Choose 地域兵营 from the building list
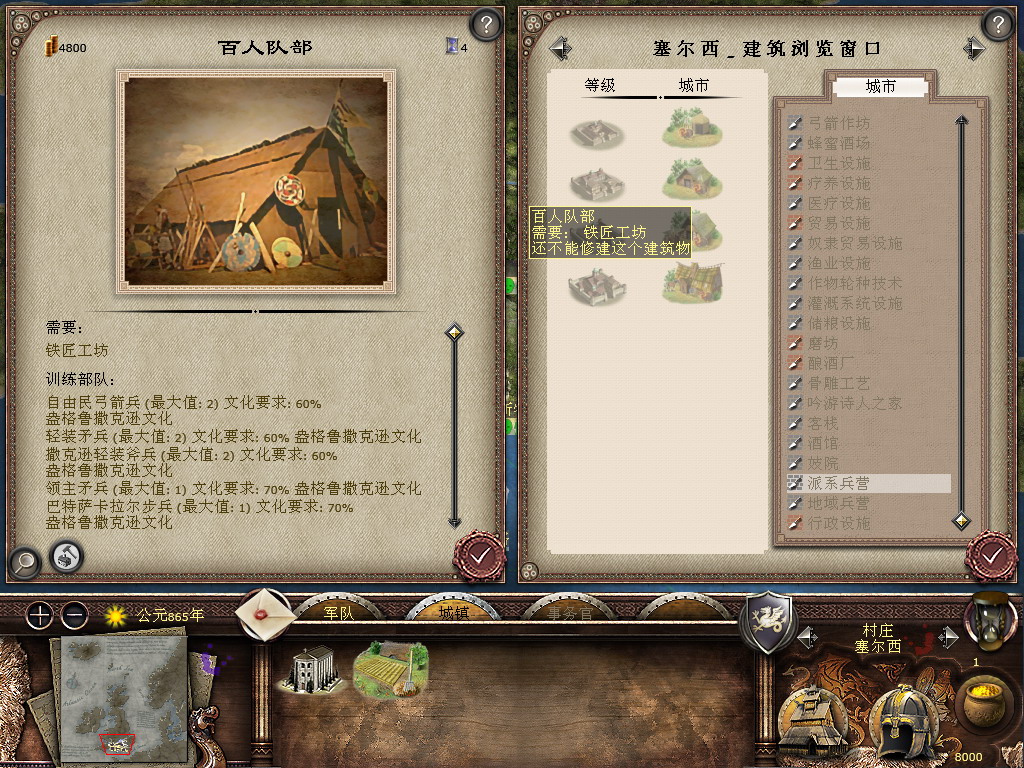 [x=839, y=503]
